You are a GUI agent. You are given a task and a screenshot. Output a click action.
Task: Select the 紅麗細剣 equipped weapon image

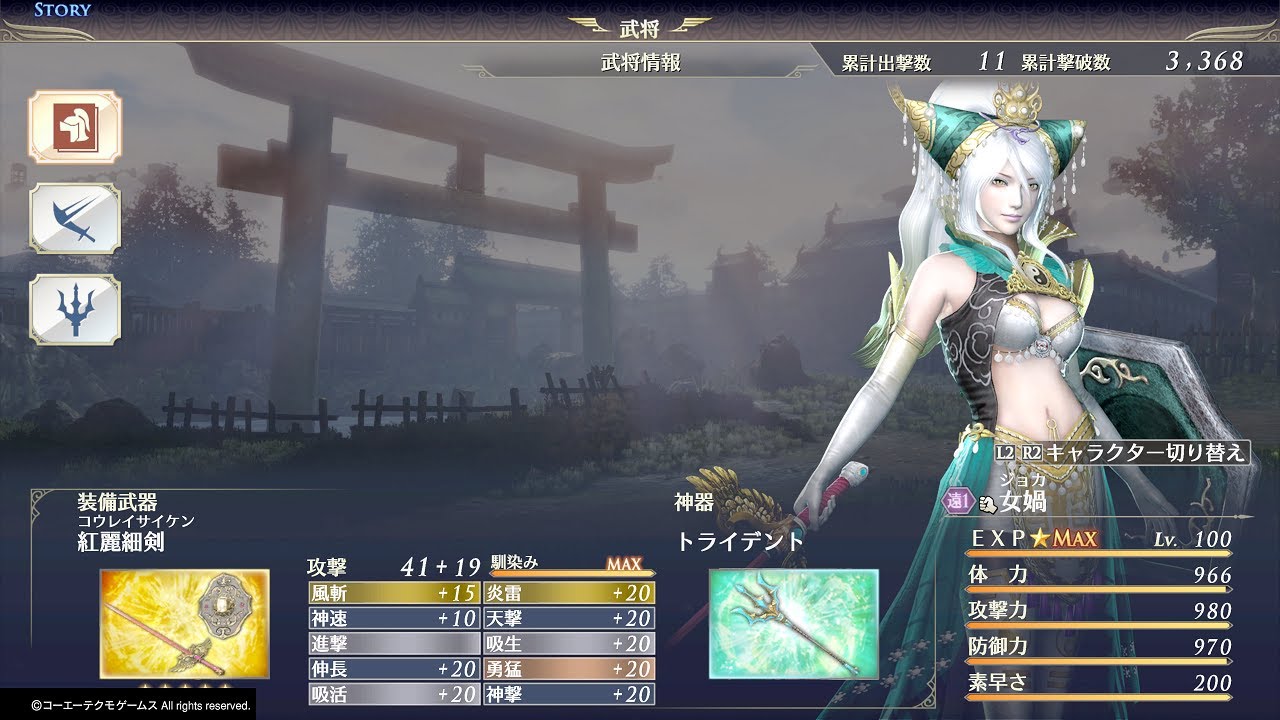pyautogui.click(x=184, y=624)
